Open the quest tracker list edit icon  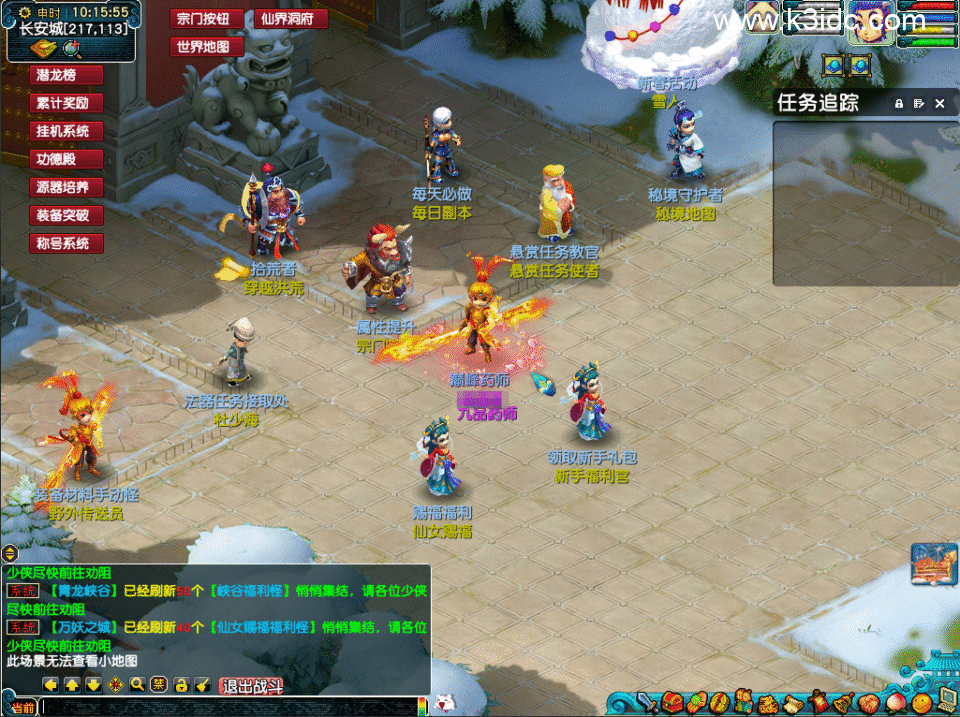point(918,103)
